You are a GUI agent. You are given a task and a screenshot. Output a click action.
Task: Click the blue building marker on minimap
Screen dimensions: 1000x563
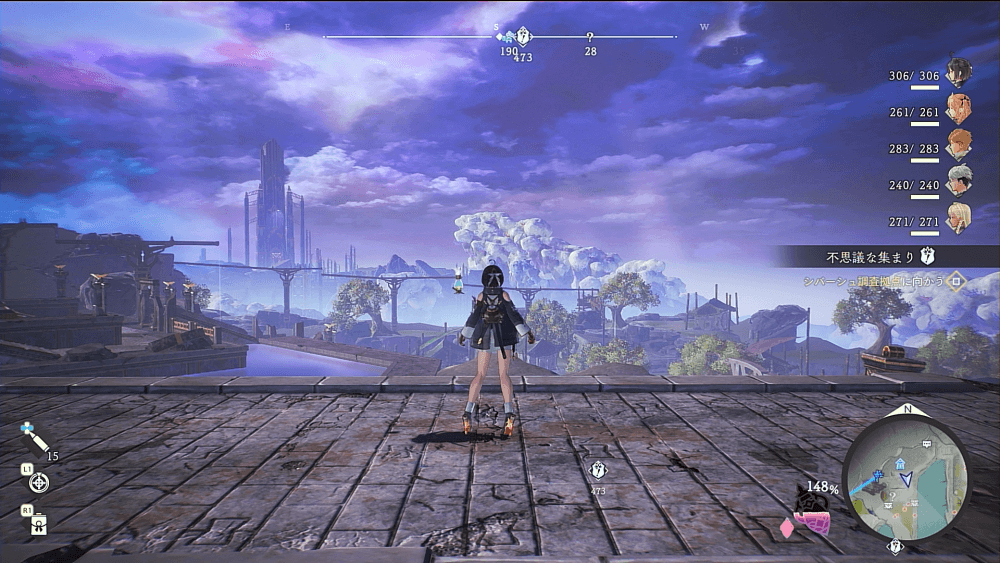pyautogui.click(x=901, y=463)
